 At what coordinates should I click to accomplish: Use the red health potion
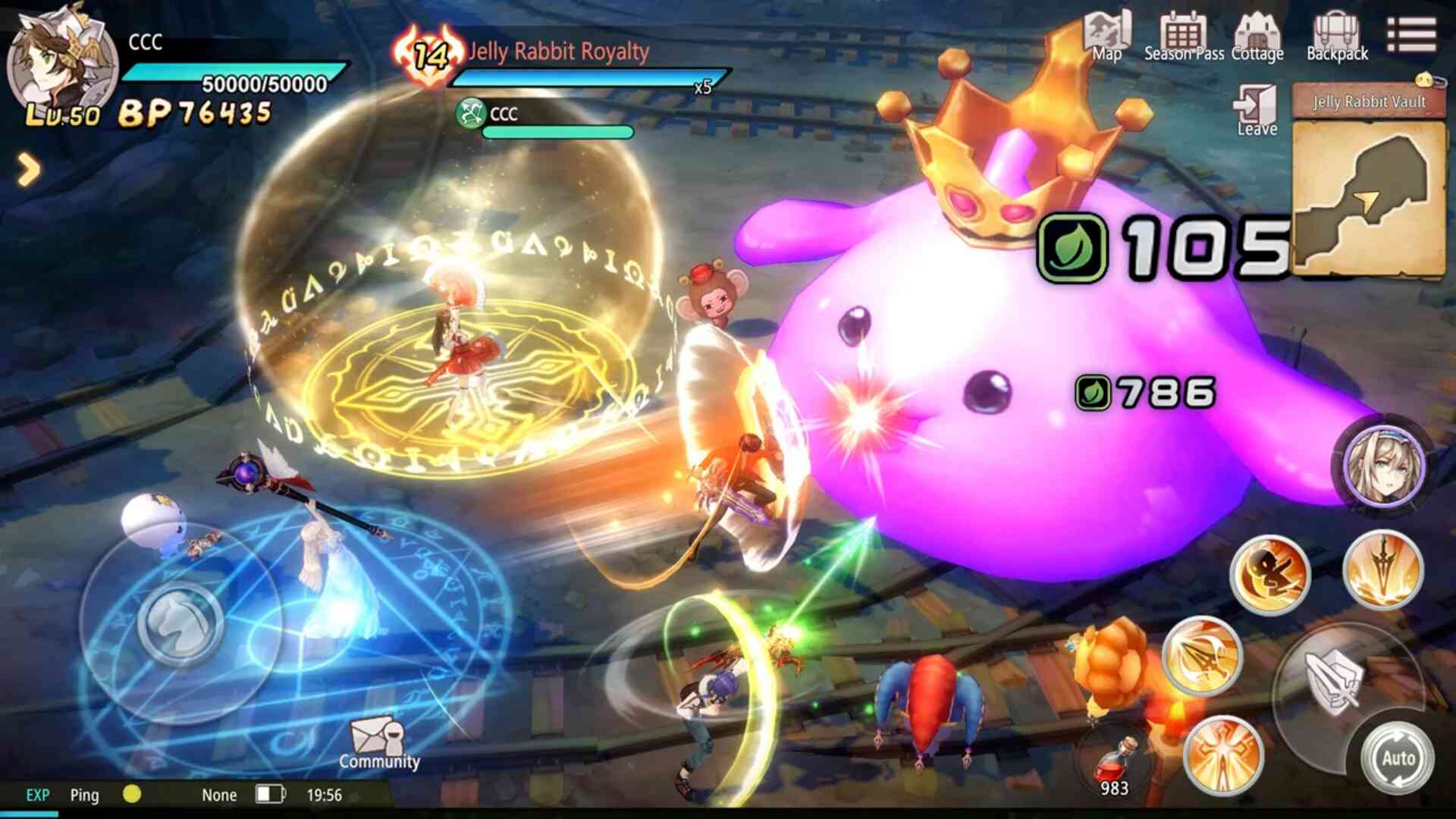(1114, 764)
